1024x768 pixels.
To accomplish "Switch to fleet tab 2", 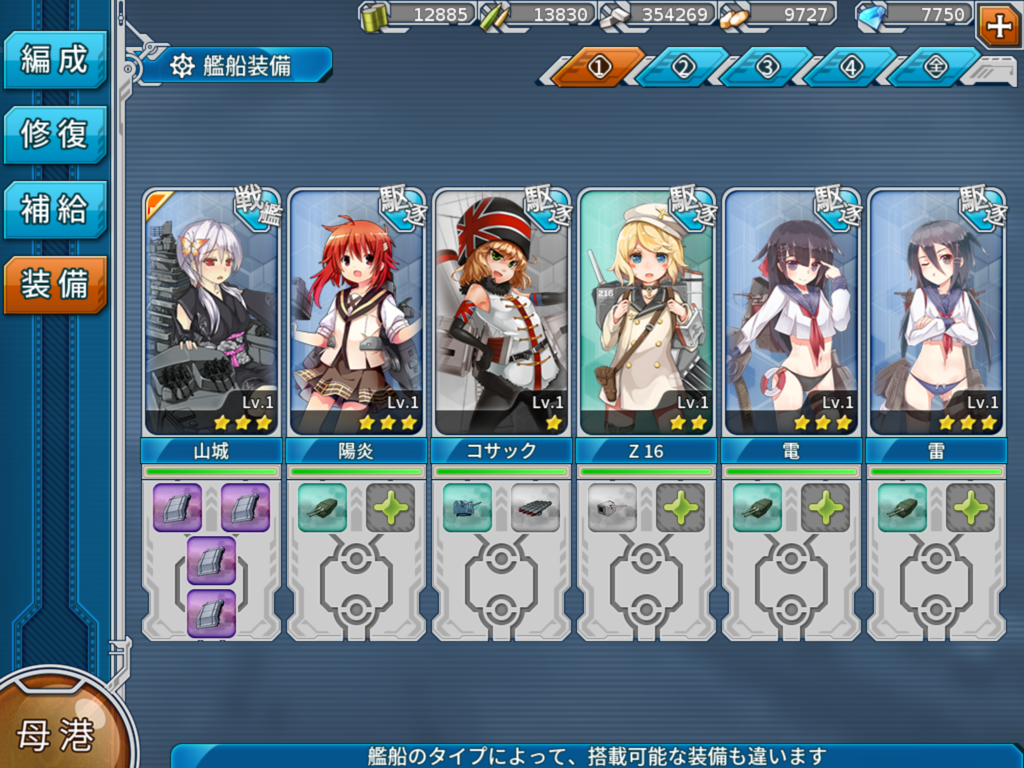I will click(x=683, y=67).
